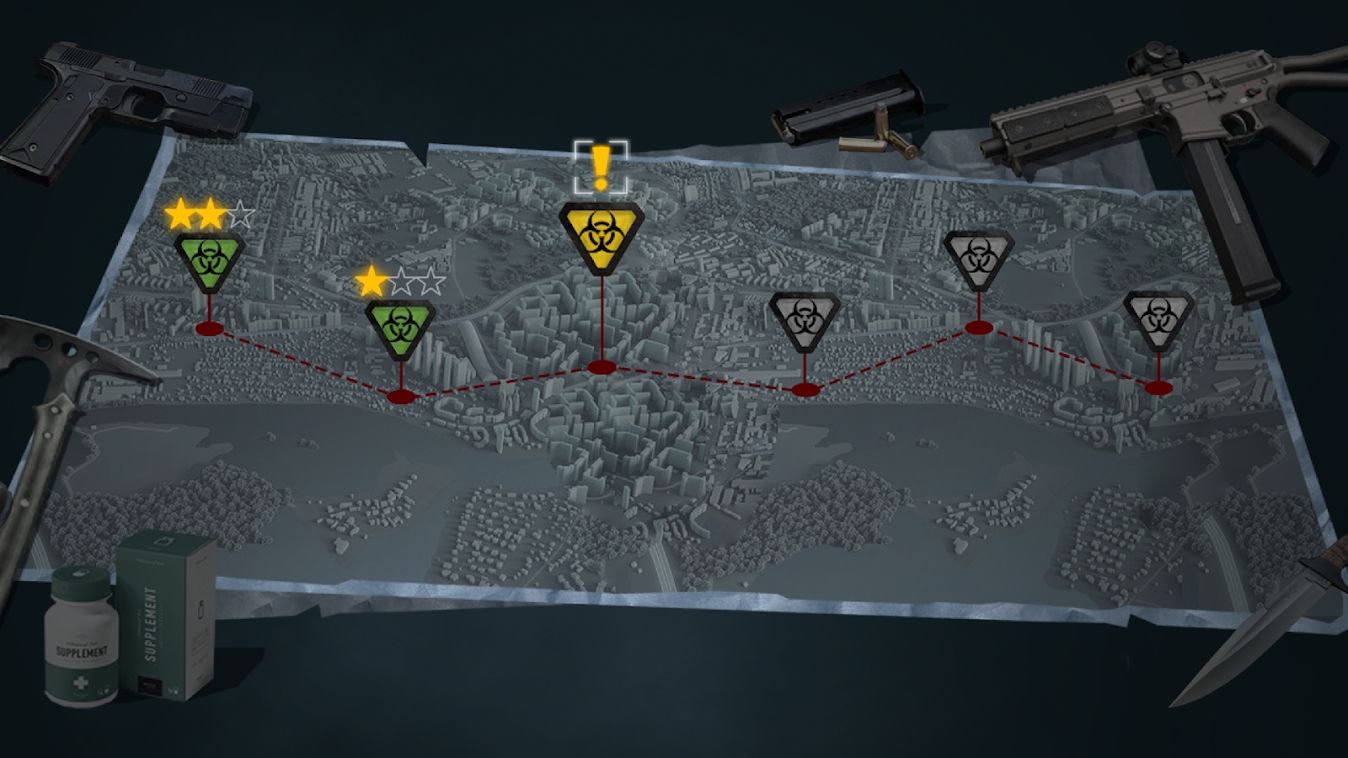Click the gold star above the second green mission

pyautogui.click(x=369, y=280)
